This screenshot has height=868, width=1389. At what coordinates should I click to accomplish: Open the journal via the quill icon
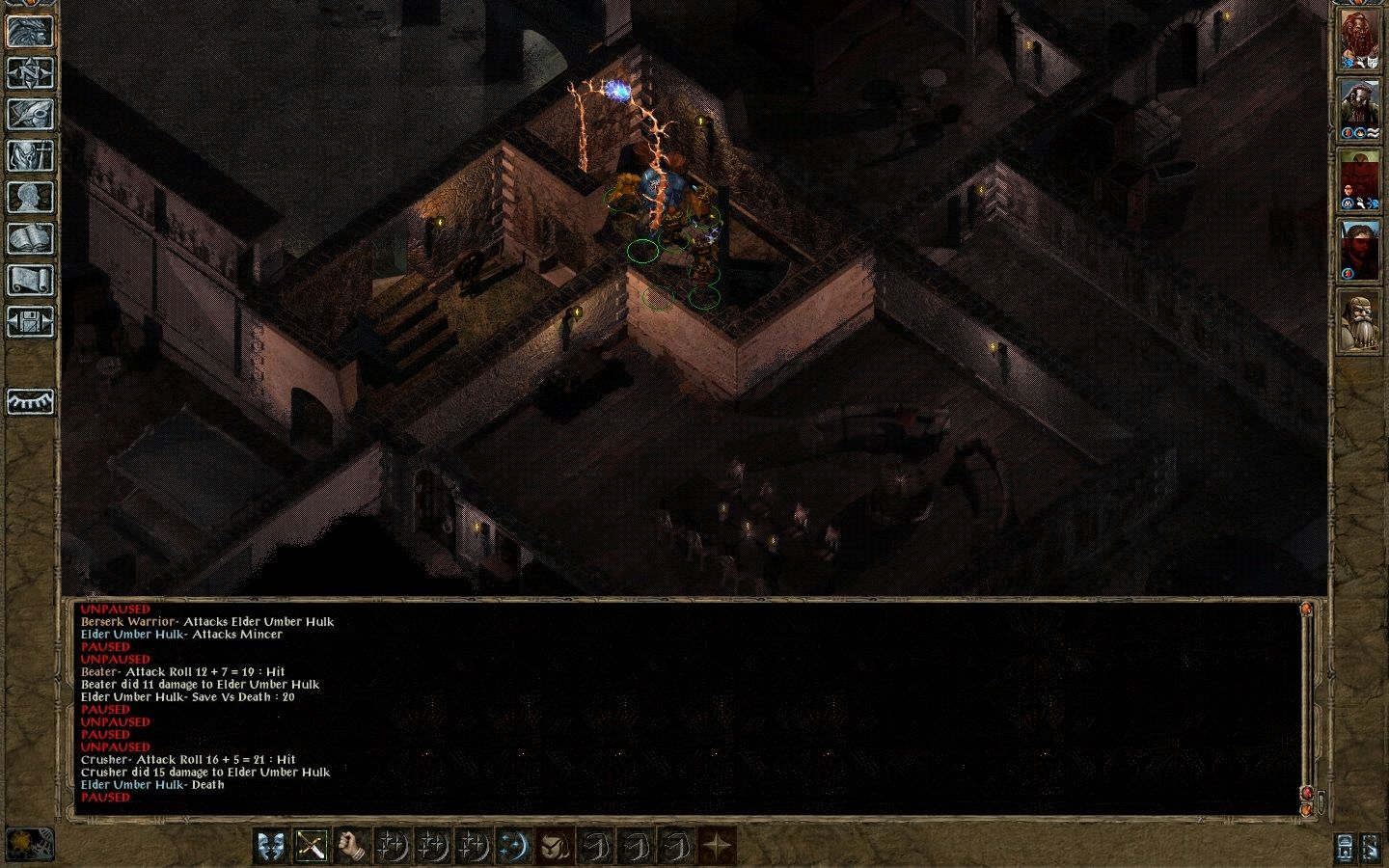[x=30, y=115]
